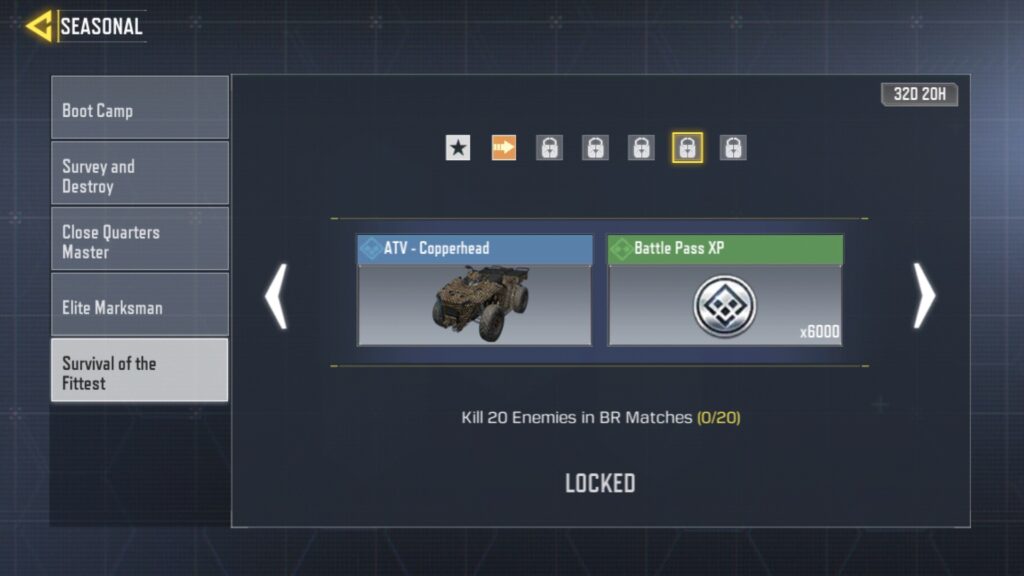Advance to the next challenge stage
1024x576 pixels.
[924, 296]
